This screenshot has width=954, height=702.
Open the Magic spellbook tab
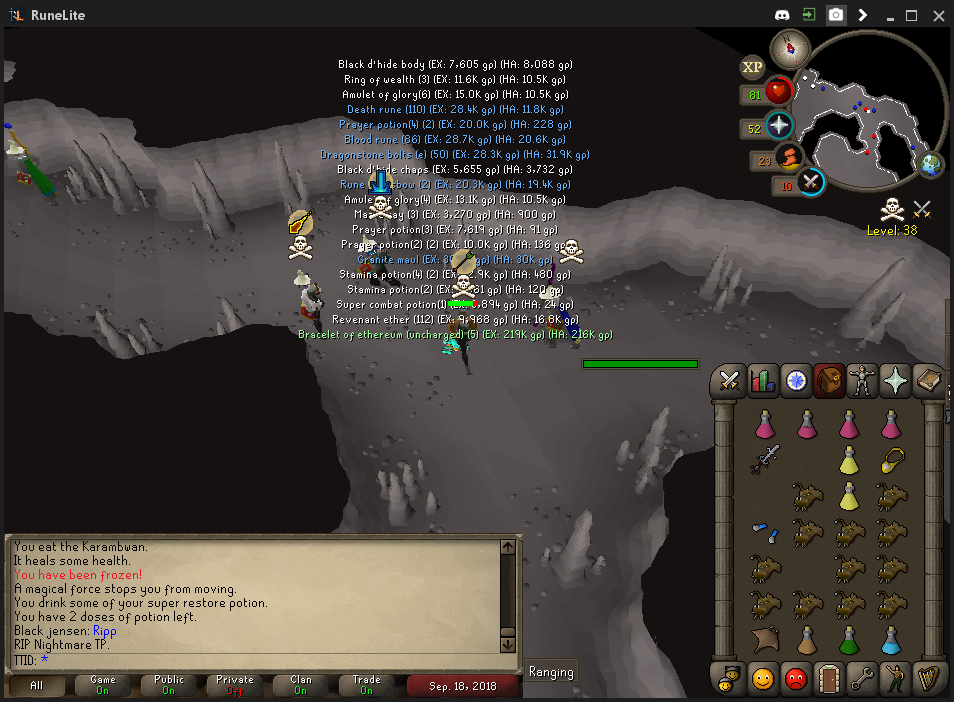point(928,380)
